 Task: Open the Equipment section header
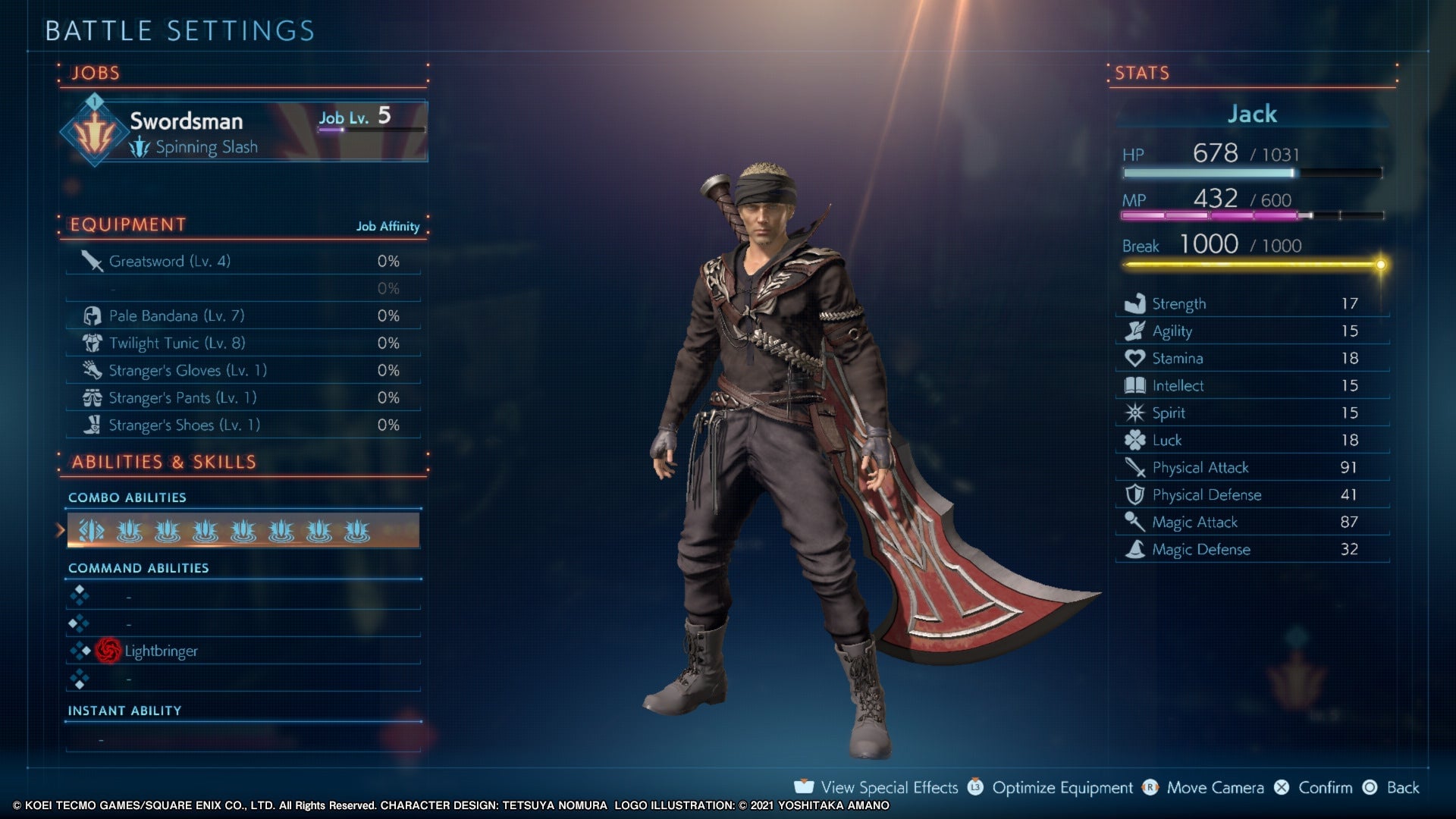pyautogui.click(x=127, y=224)
